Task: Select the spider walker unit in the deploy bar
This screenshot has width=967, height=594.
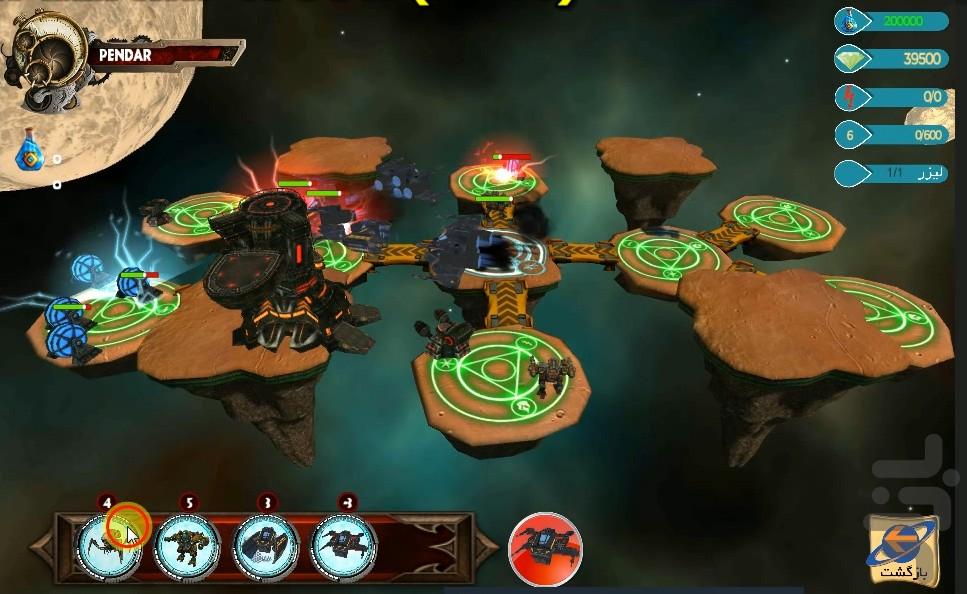Action: click(x=108, y=545)
